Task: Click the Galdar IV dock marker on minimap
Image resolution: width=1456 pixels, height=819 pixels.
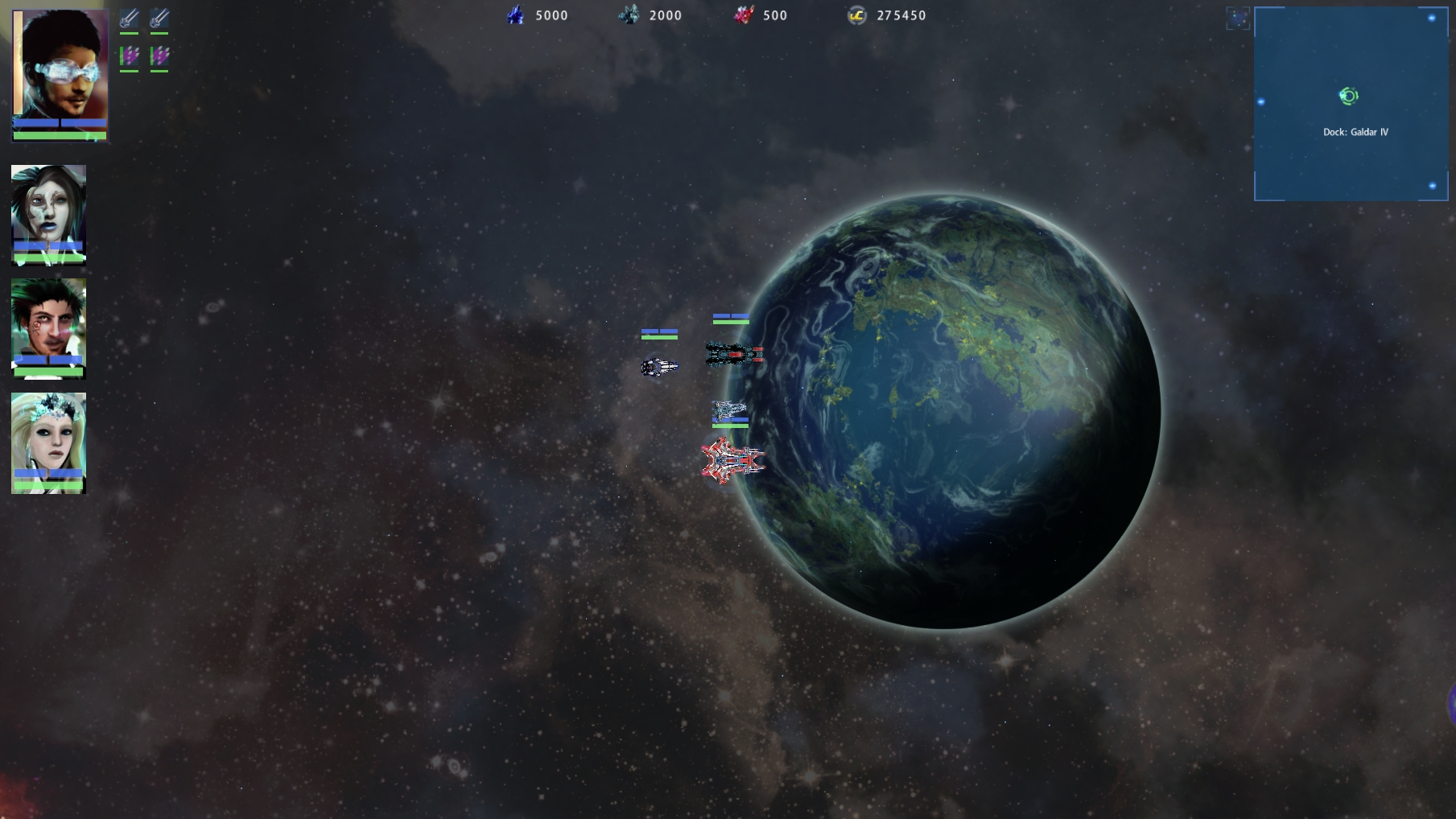Action: click(1349, 97)
